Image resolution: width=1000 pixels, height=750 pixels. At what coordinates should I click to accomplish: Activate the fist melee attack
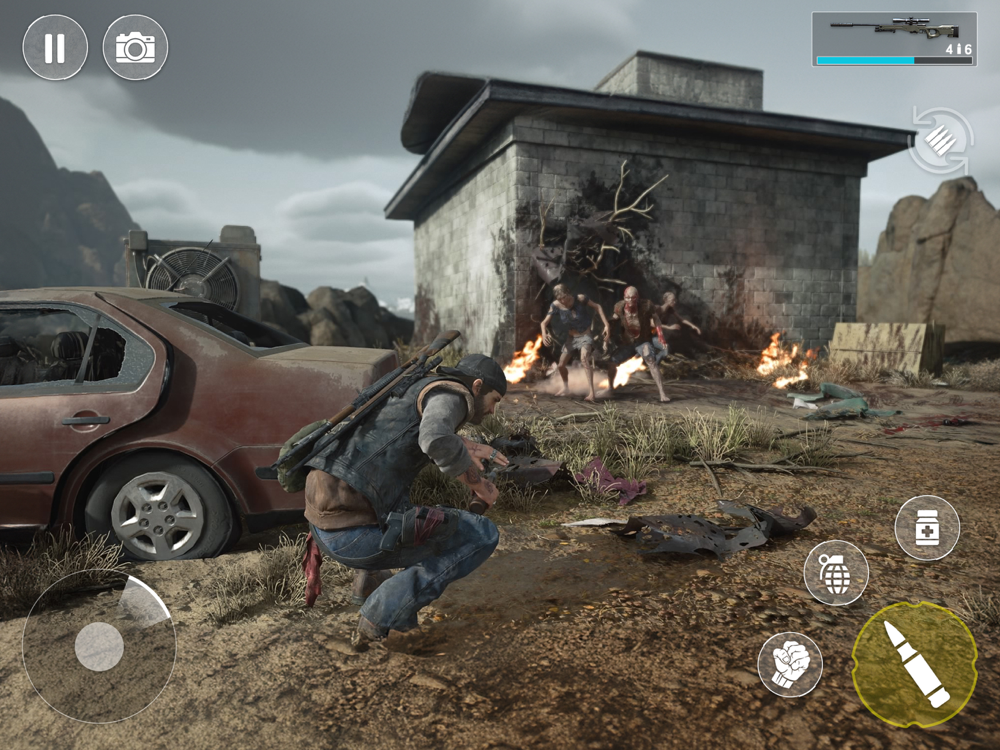pos(790,664)
